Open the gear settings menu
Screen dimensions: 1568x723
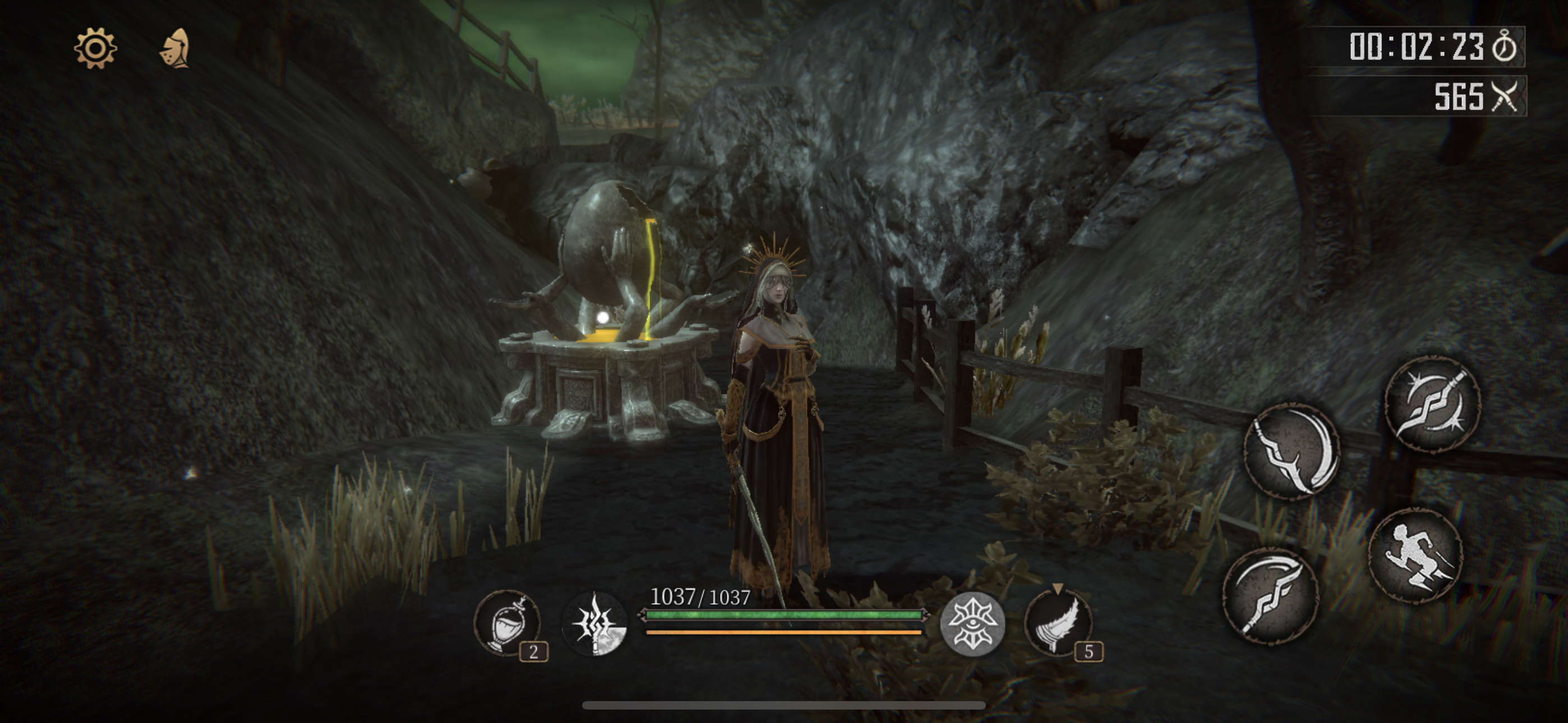95,48
